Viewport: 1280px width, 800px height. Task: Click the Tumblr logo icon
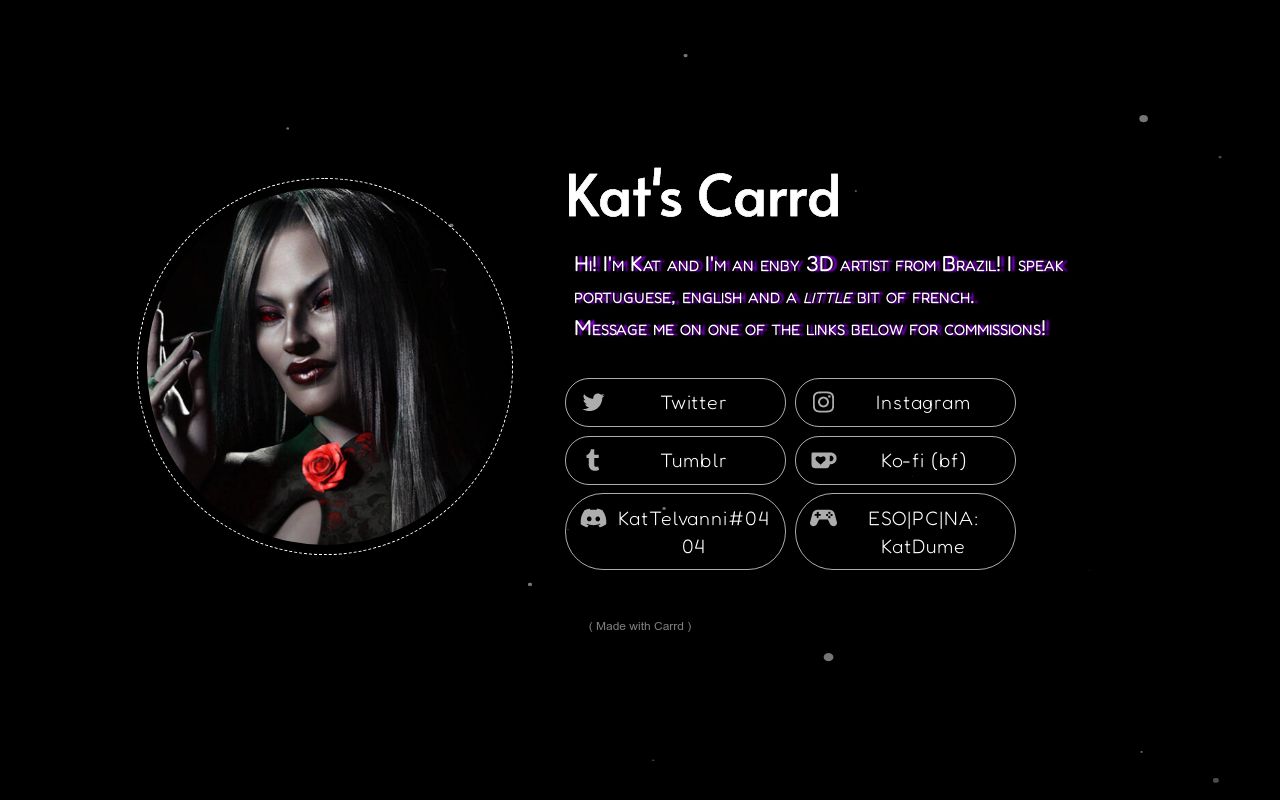592,460
